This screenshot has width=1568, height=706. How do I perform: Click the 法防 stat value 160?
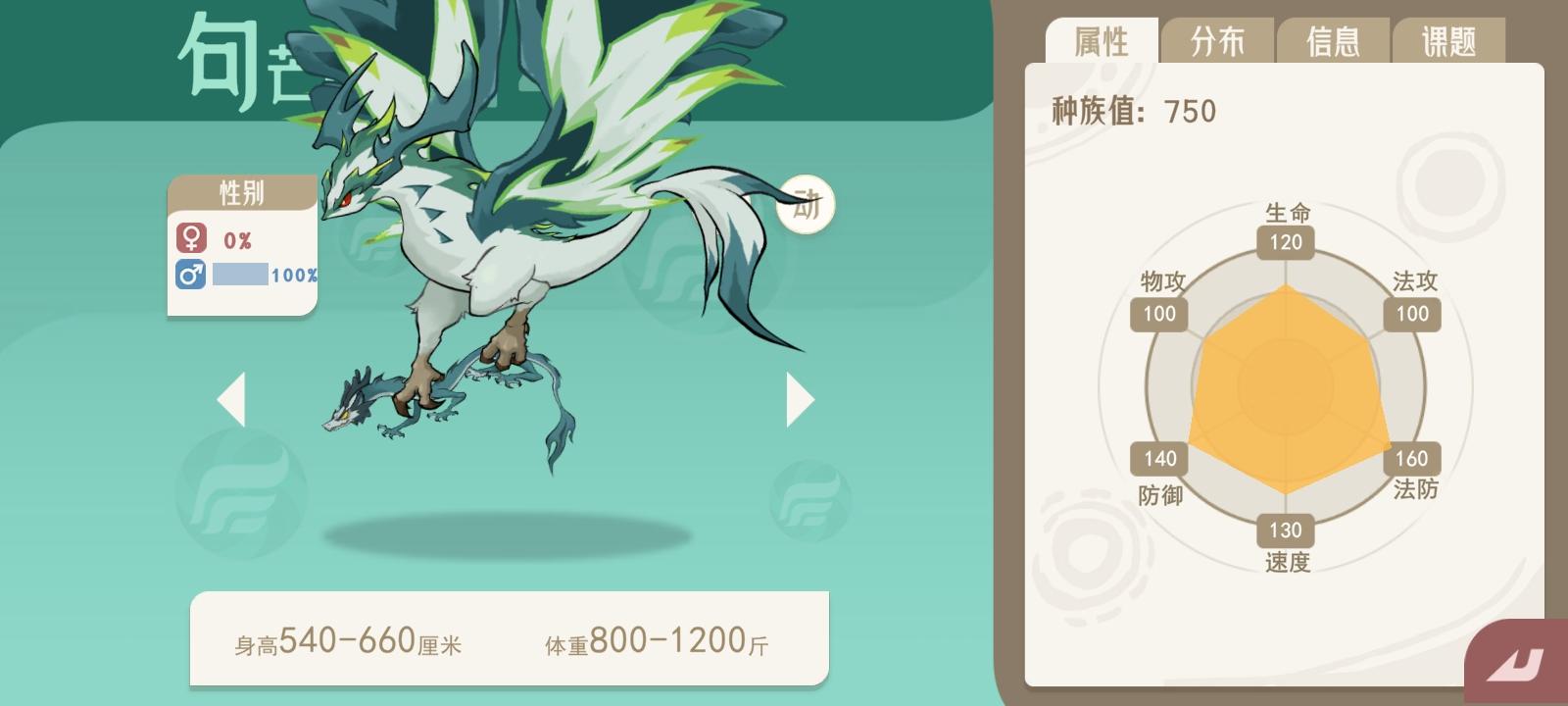coord(1411,458)
